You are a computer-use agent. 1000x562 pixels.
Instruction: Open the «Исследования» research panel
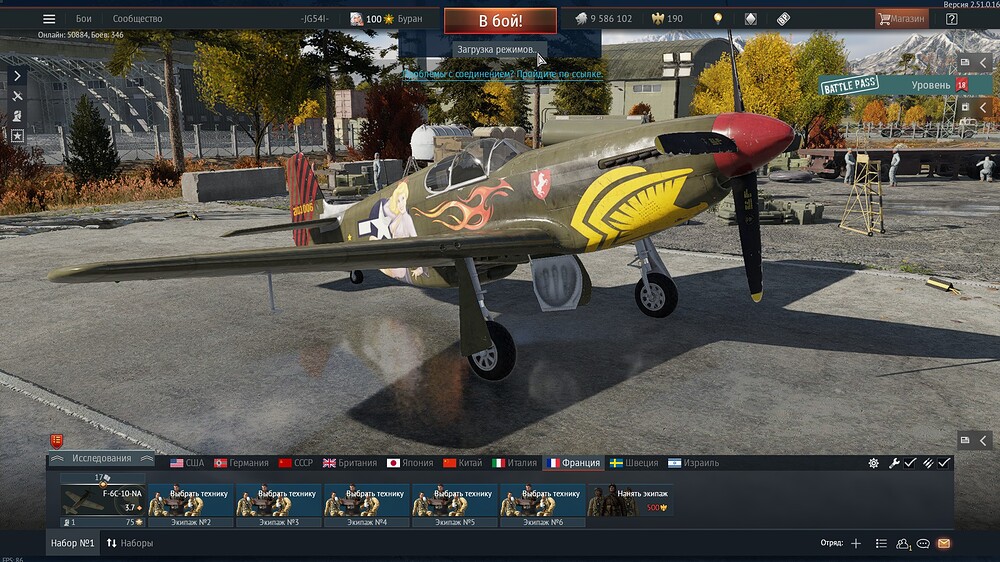(x=101, y=459)
